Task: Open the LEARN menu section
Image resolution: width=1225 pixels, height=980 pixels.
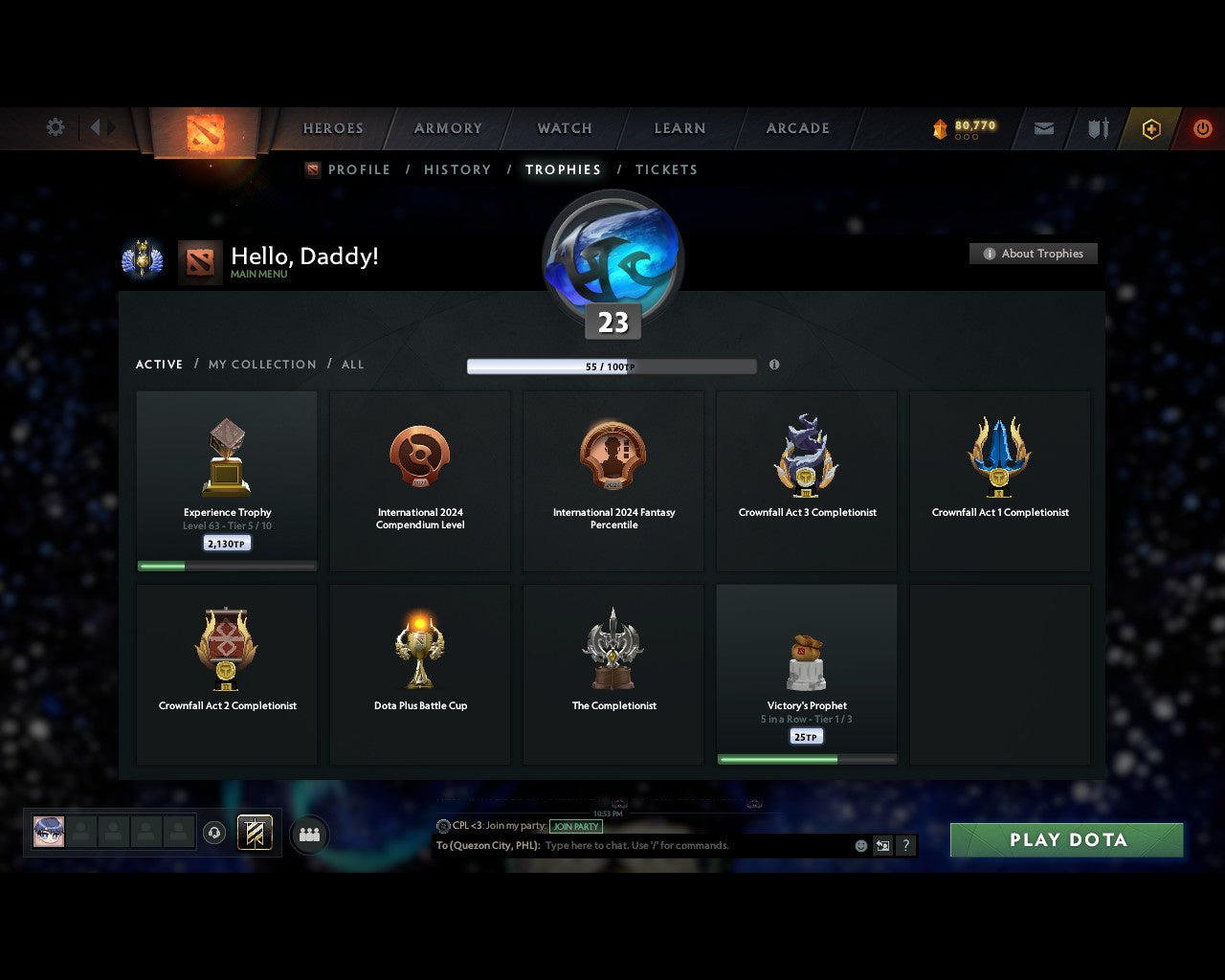Action: point(679,128)
